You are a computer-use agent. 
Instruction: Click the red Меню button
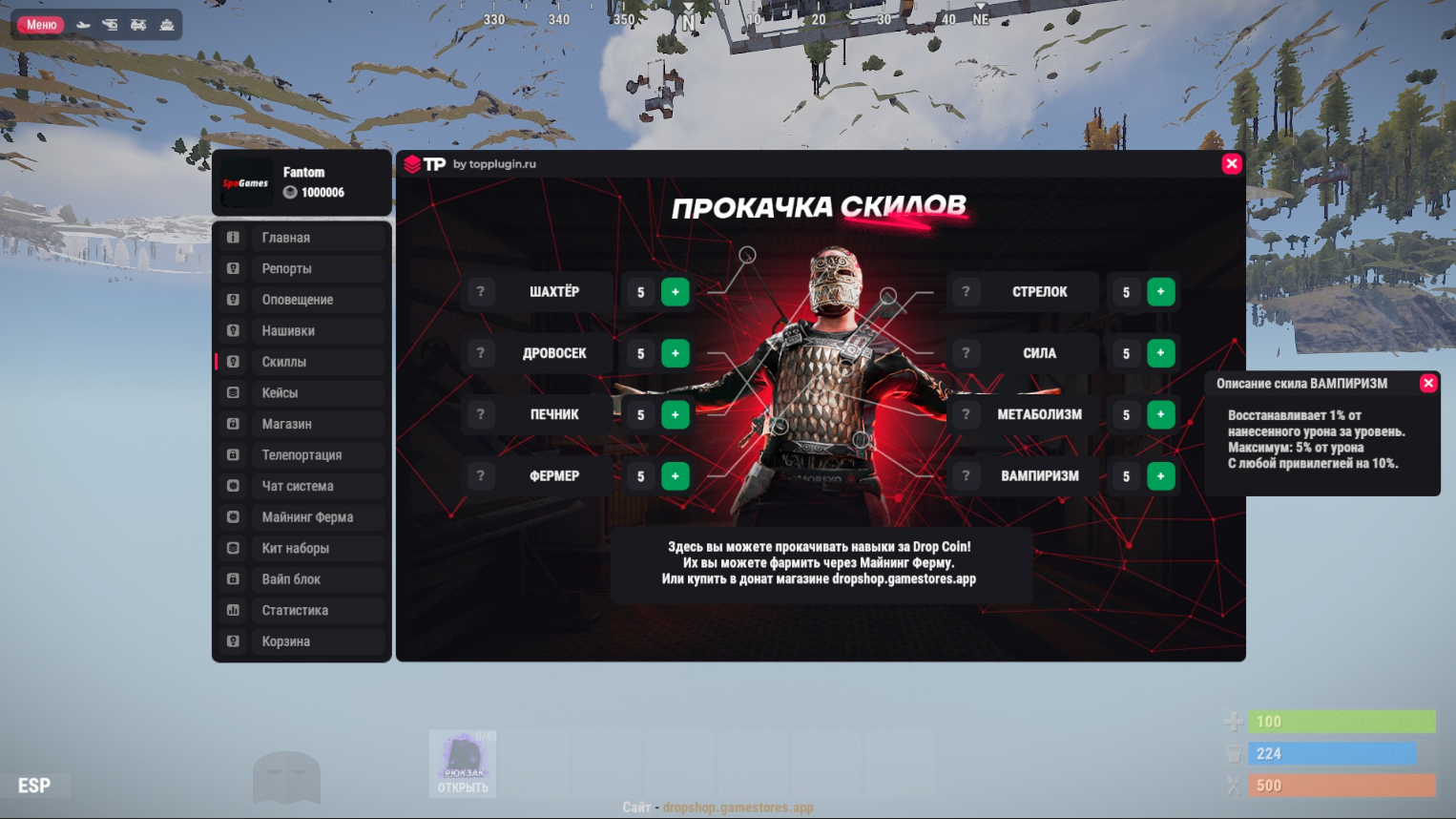pos(41,25)
